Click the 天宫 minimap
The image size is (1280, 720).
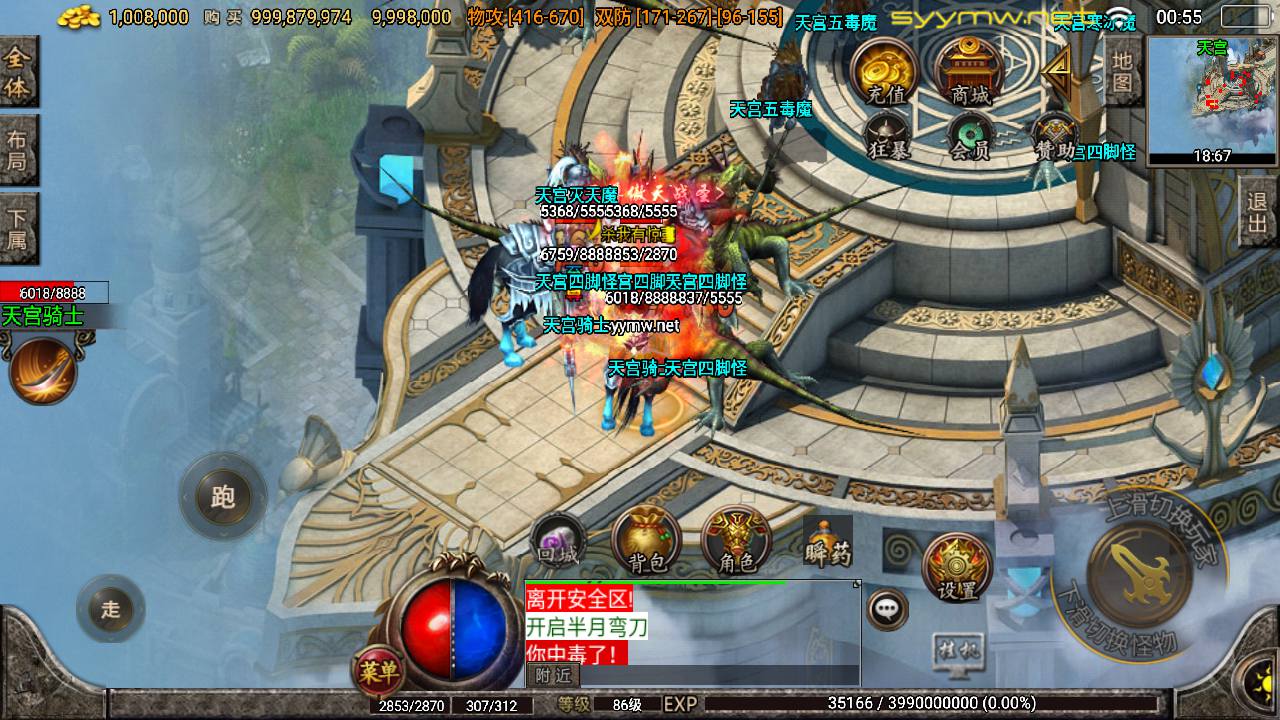(x=1212, y=98)
